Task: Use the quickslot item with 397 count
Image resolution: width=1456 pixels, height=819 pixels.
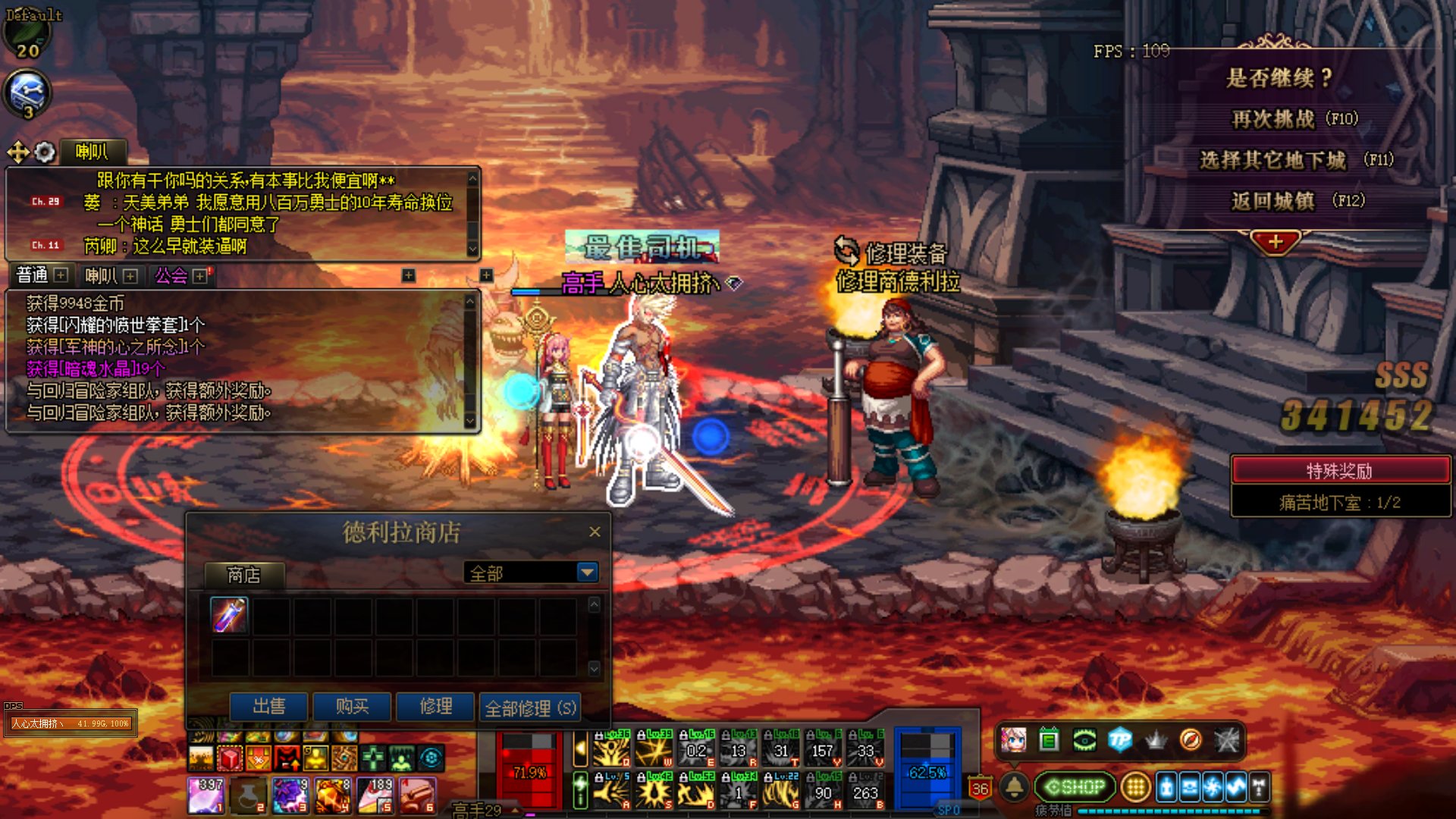Action: click(206, 795)
